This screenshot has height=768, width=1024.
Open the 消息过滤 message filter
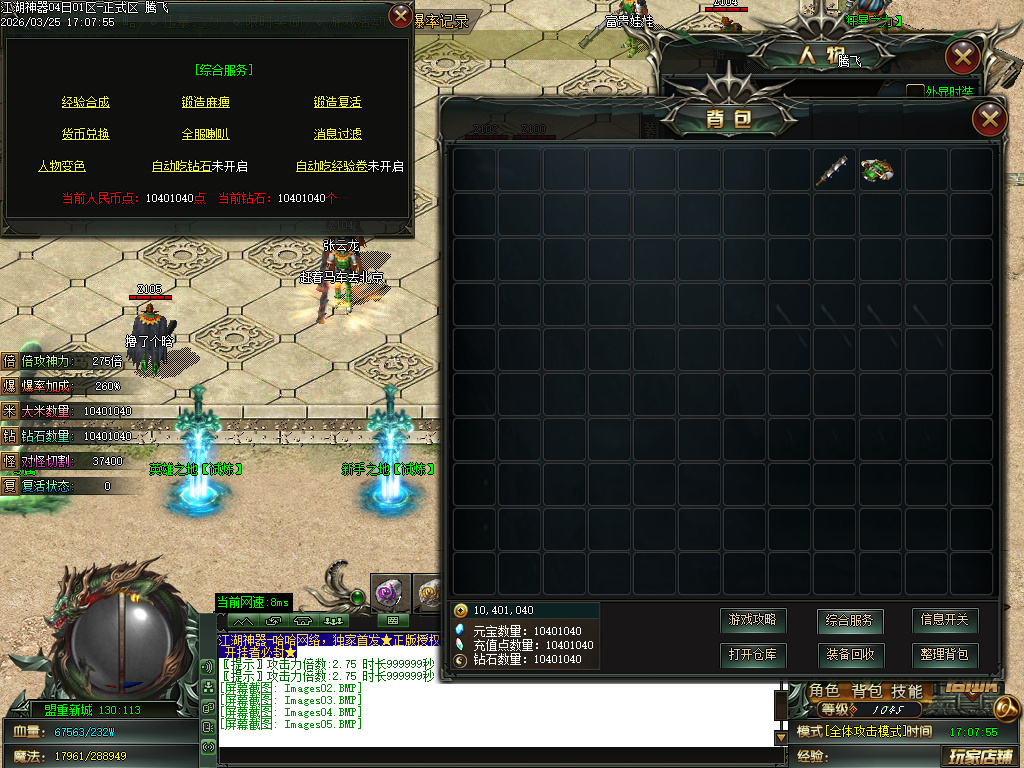(x=338, y=134)
